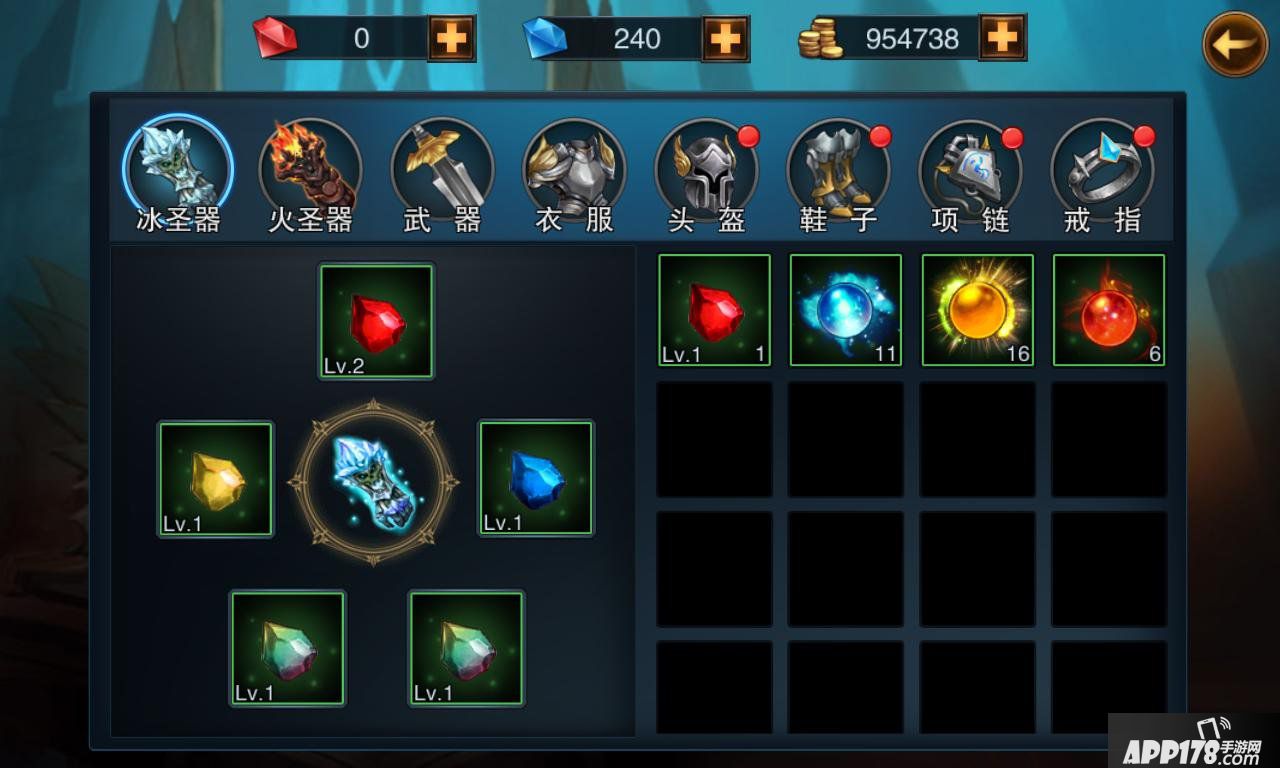Select the 戒指 ring tab
Screen dimensions: 1280x768
tap(1102, 171)
